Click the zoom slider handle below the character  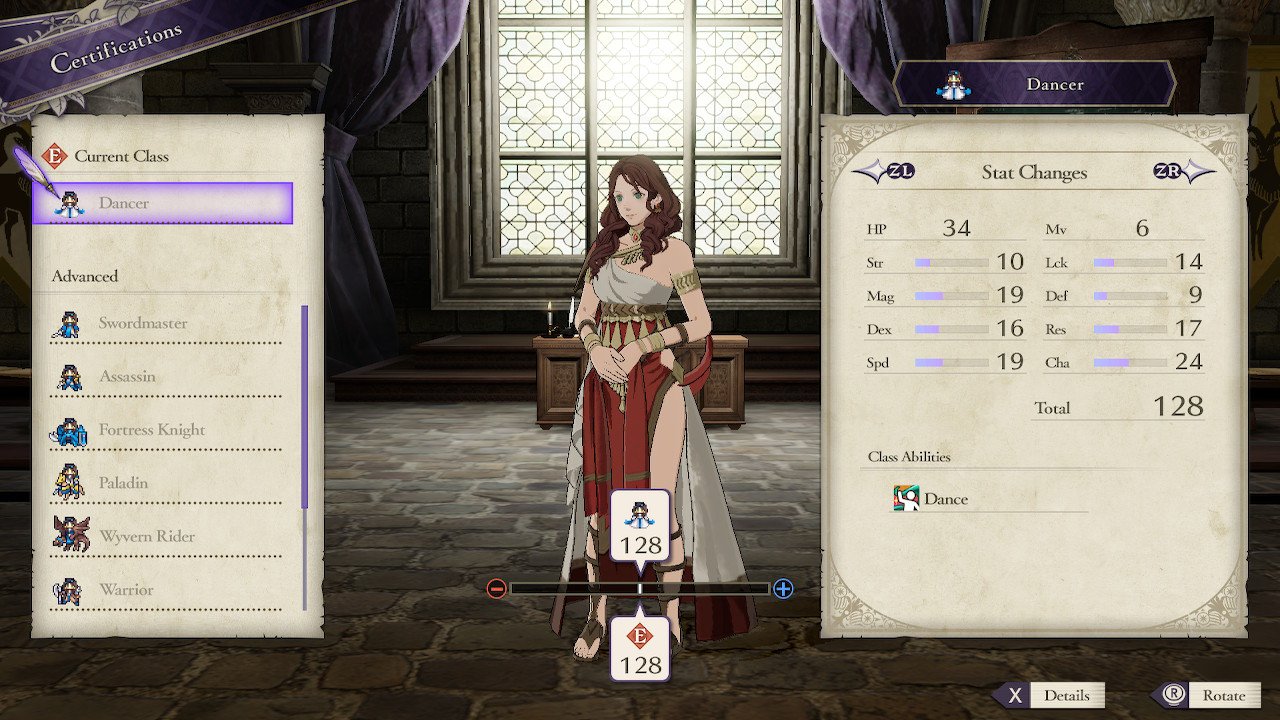640,589
